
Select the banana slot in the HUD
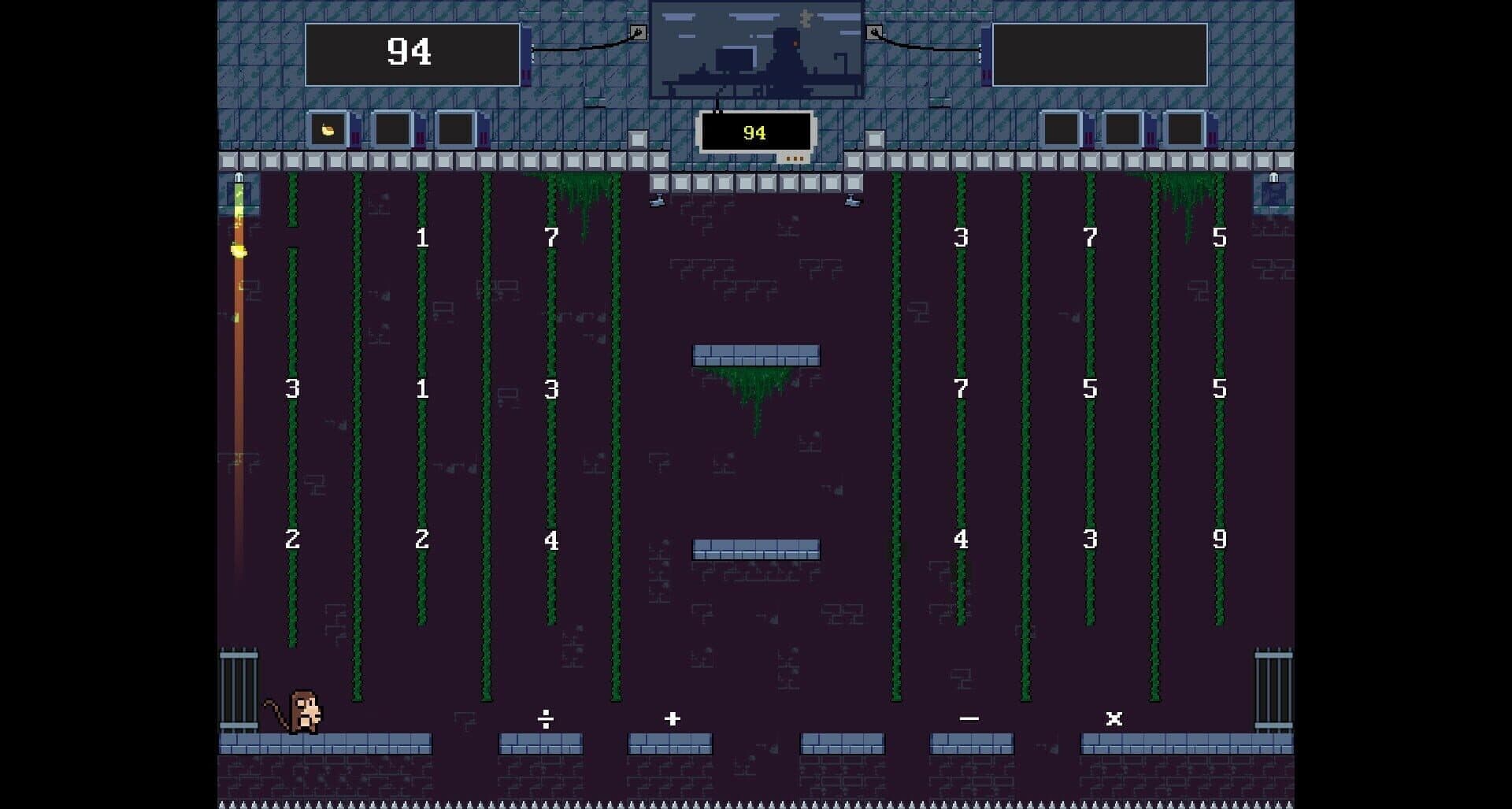click(328, 130)
